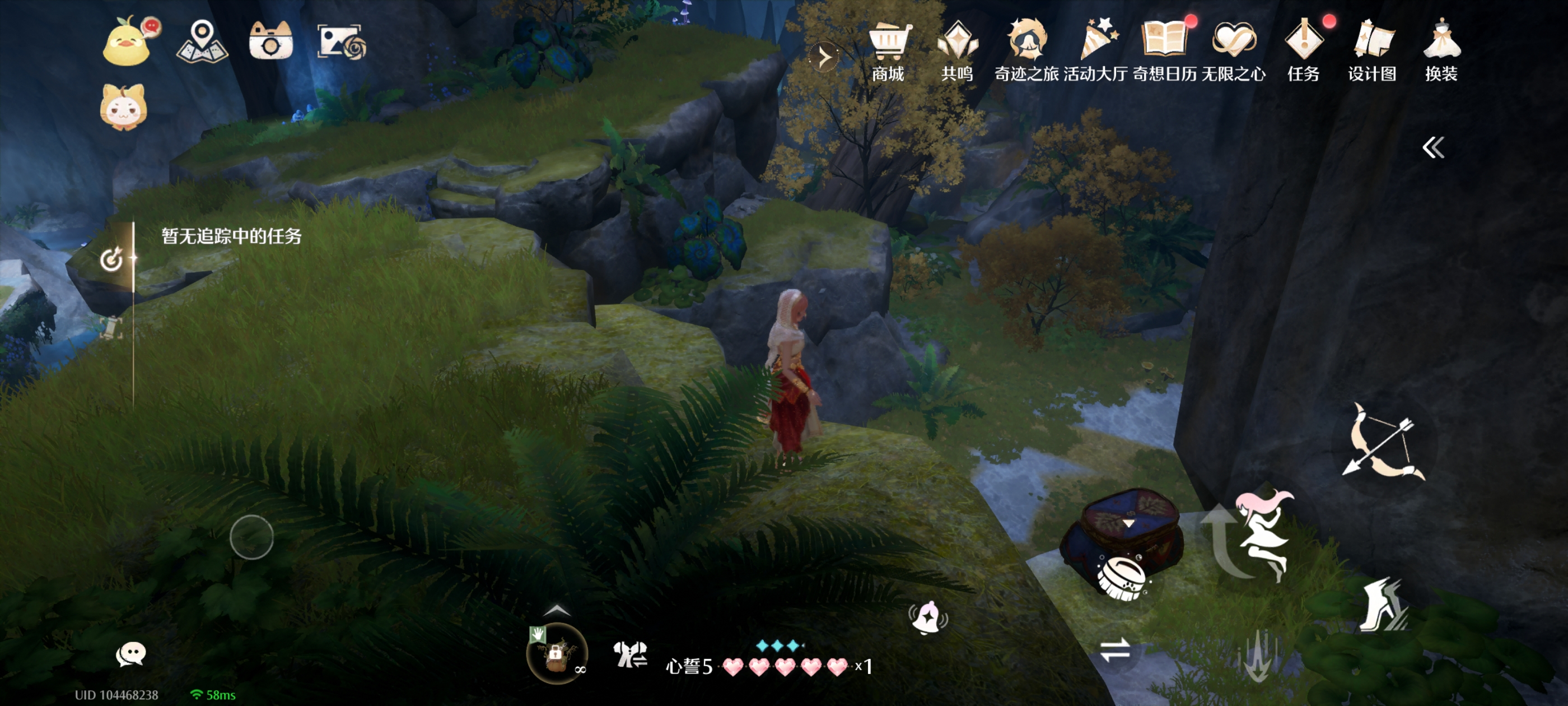Hide side panel with double-chevron button
Image resolution: width=1568 pixels, height=706 pixels.
1433,147
